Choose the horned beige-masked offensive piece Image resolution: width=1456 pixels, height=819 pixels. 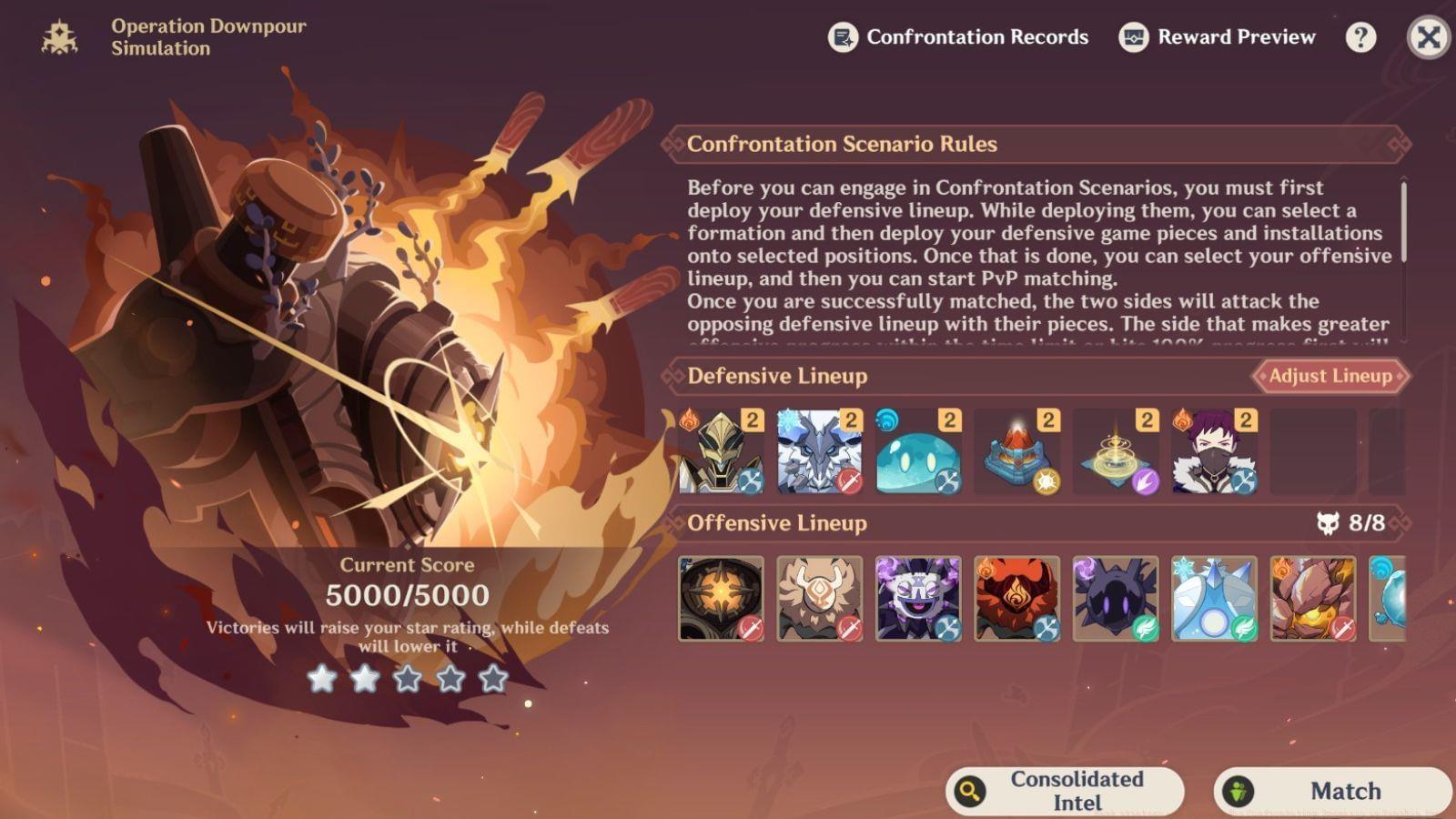click(x=819, y=599)
